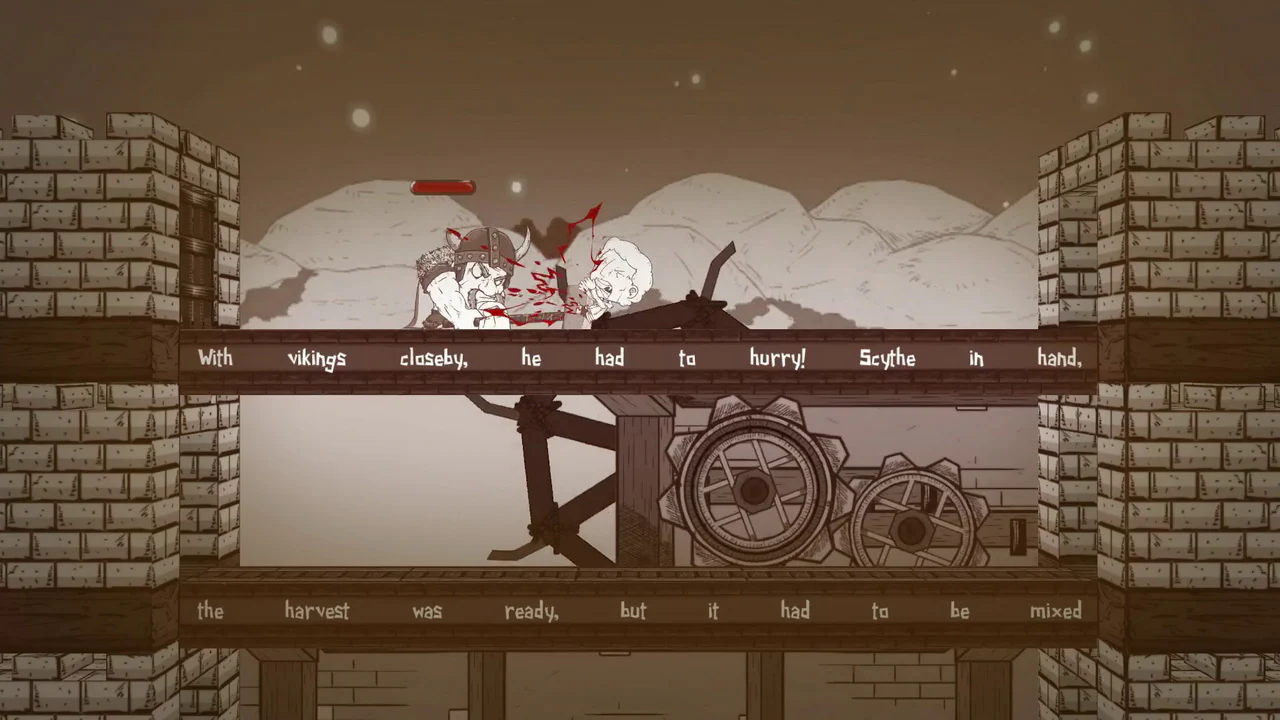Click the word 'Scythe' on the upper beam

pyautogui.click(x=889, y=358)
